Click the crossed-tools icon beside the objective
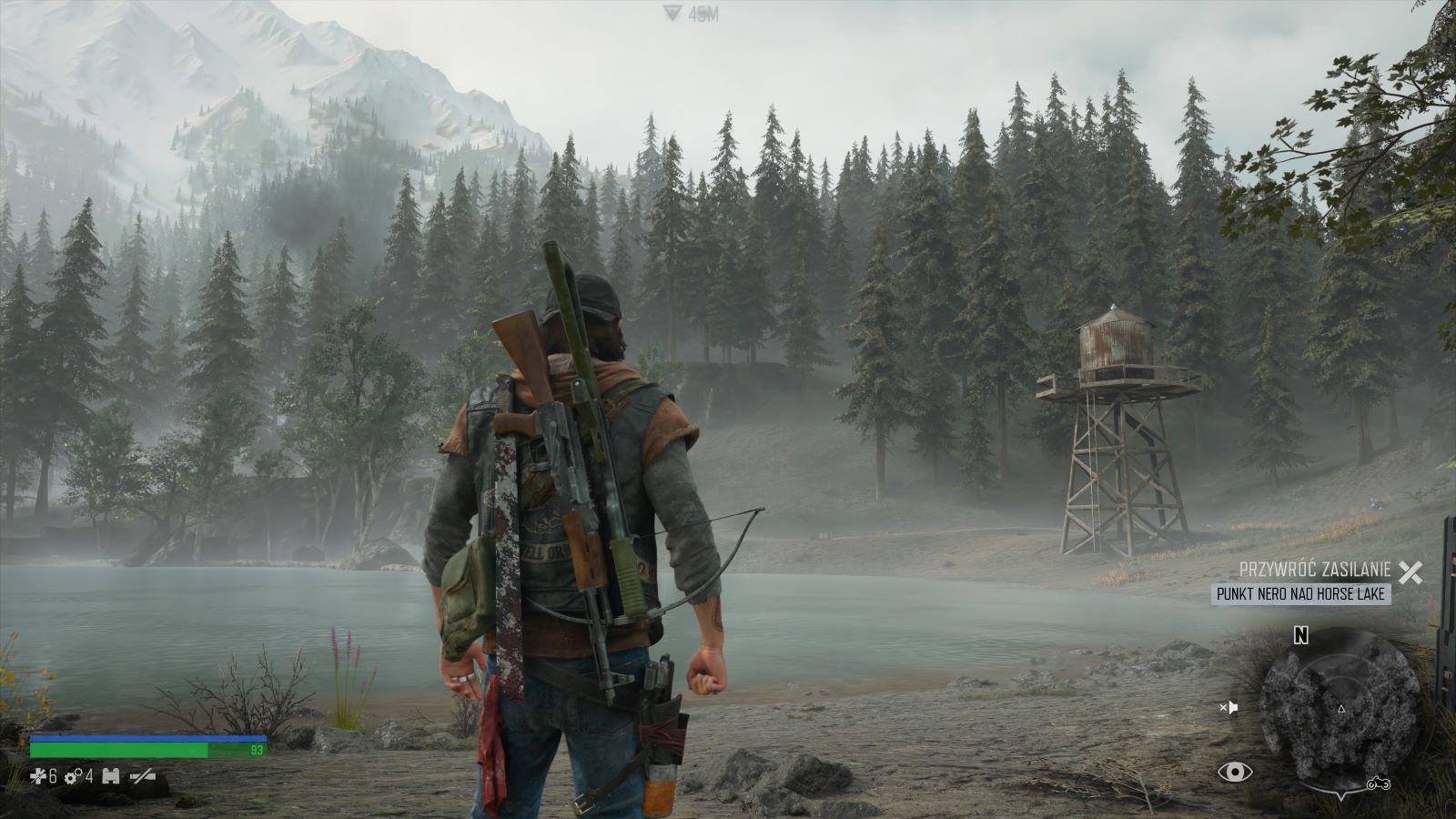This screenshot has height=819, width=1456. pyautogui.click(x=1410, y=571)
